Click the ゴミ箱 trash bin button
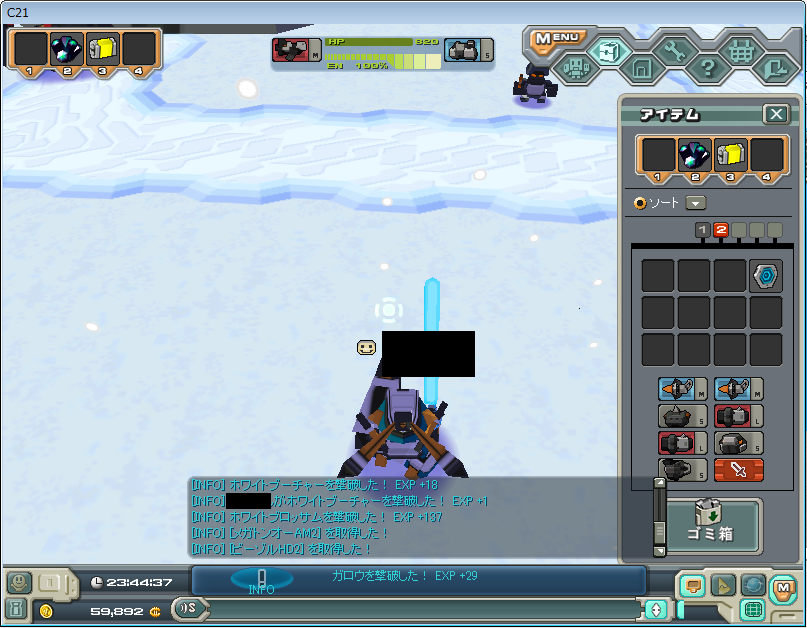 pyautogui.click(x=713, y=524)
